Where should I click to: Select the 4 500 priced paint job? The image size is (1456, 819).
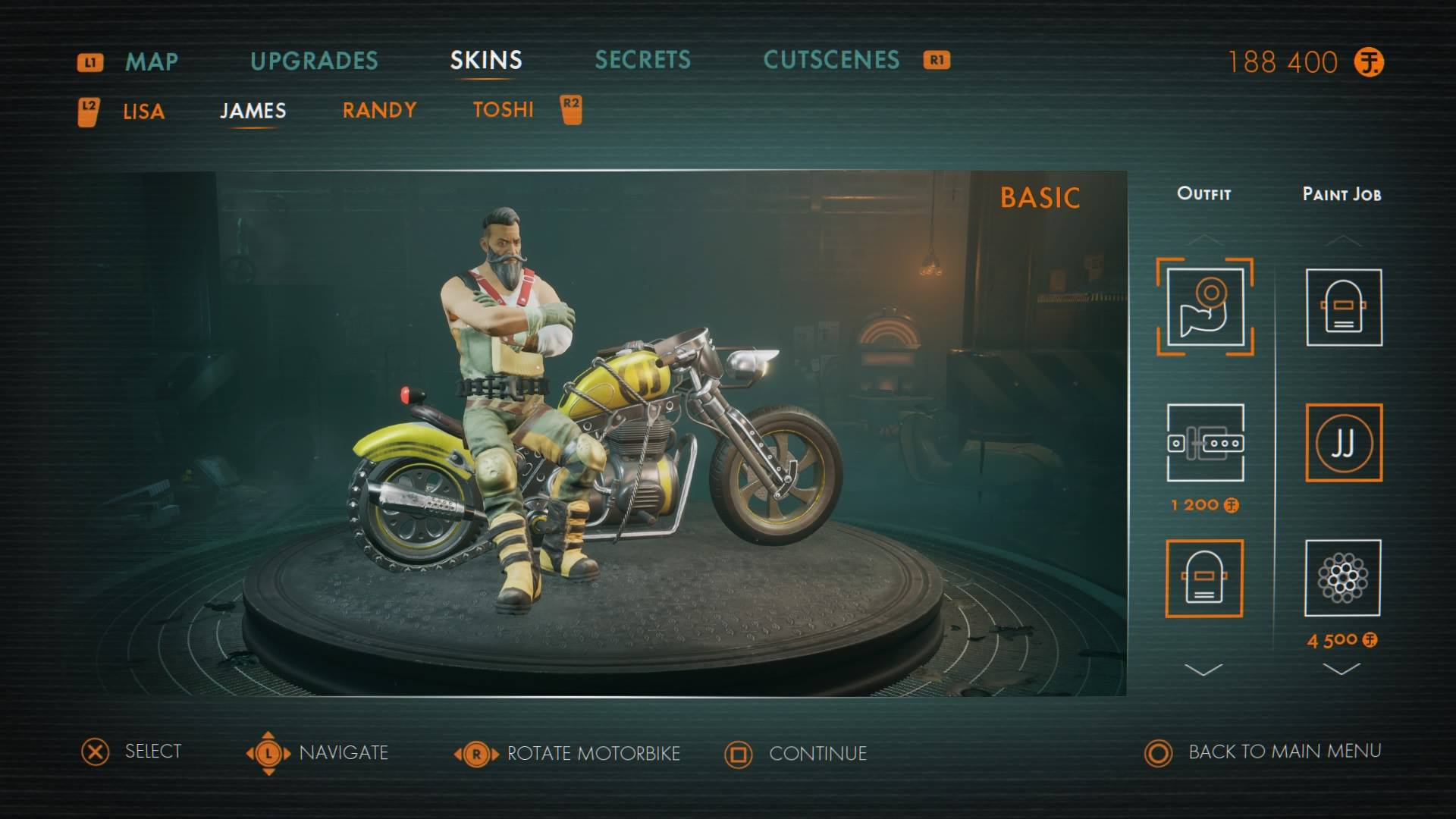[1342, 578]
